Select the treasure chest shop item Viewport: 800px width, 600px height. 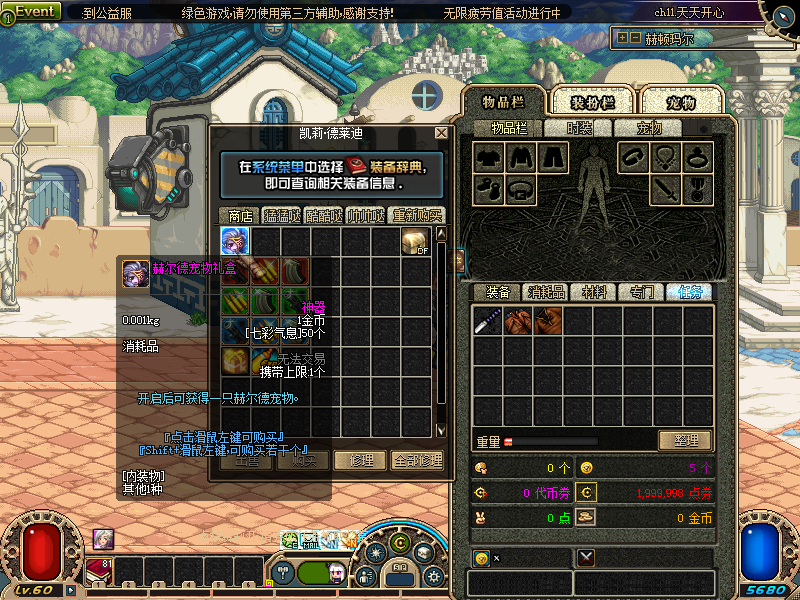415,241
